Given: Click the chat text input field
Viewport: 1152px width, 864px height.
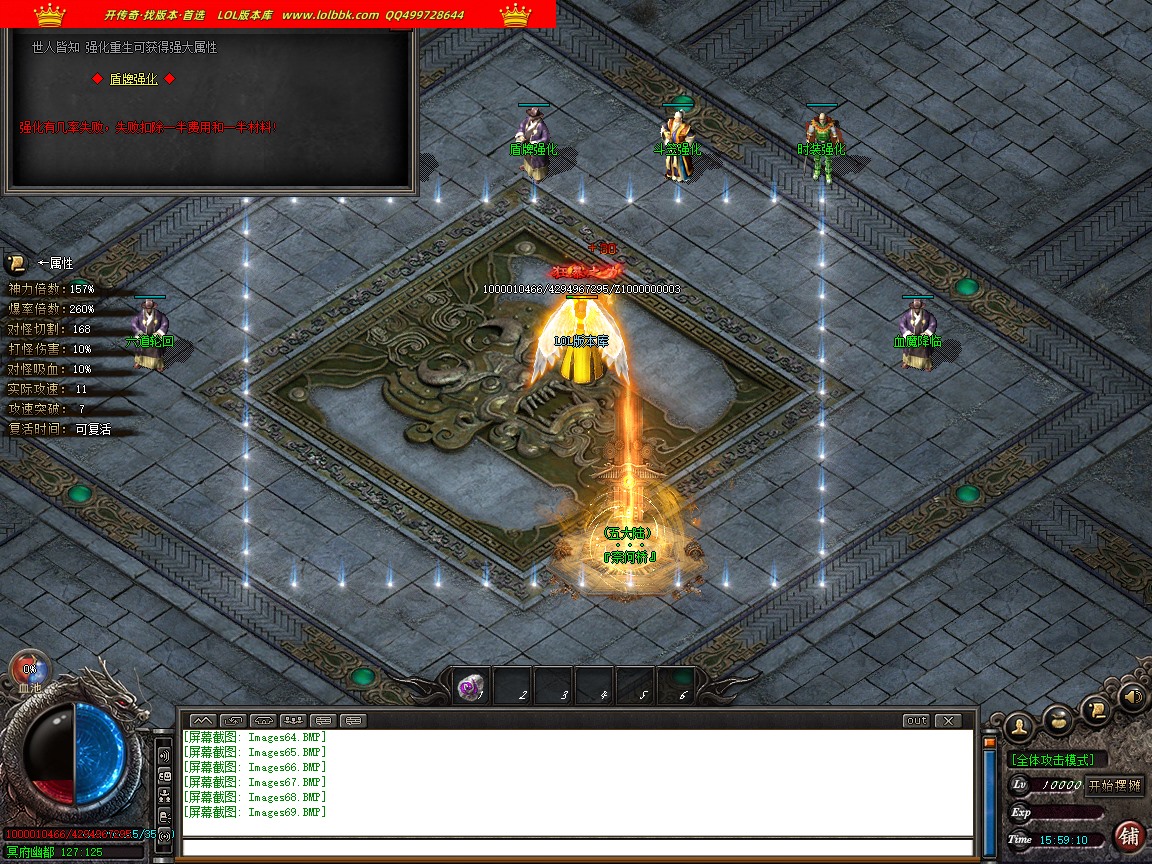Looking at the screenshot, I should tap(577, 847).
